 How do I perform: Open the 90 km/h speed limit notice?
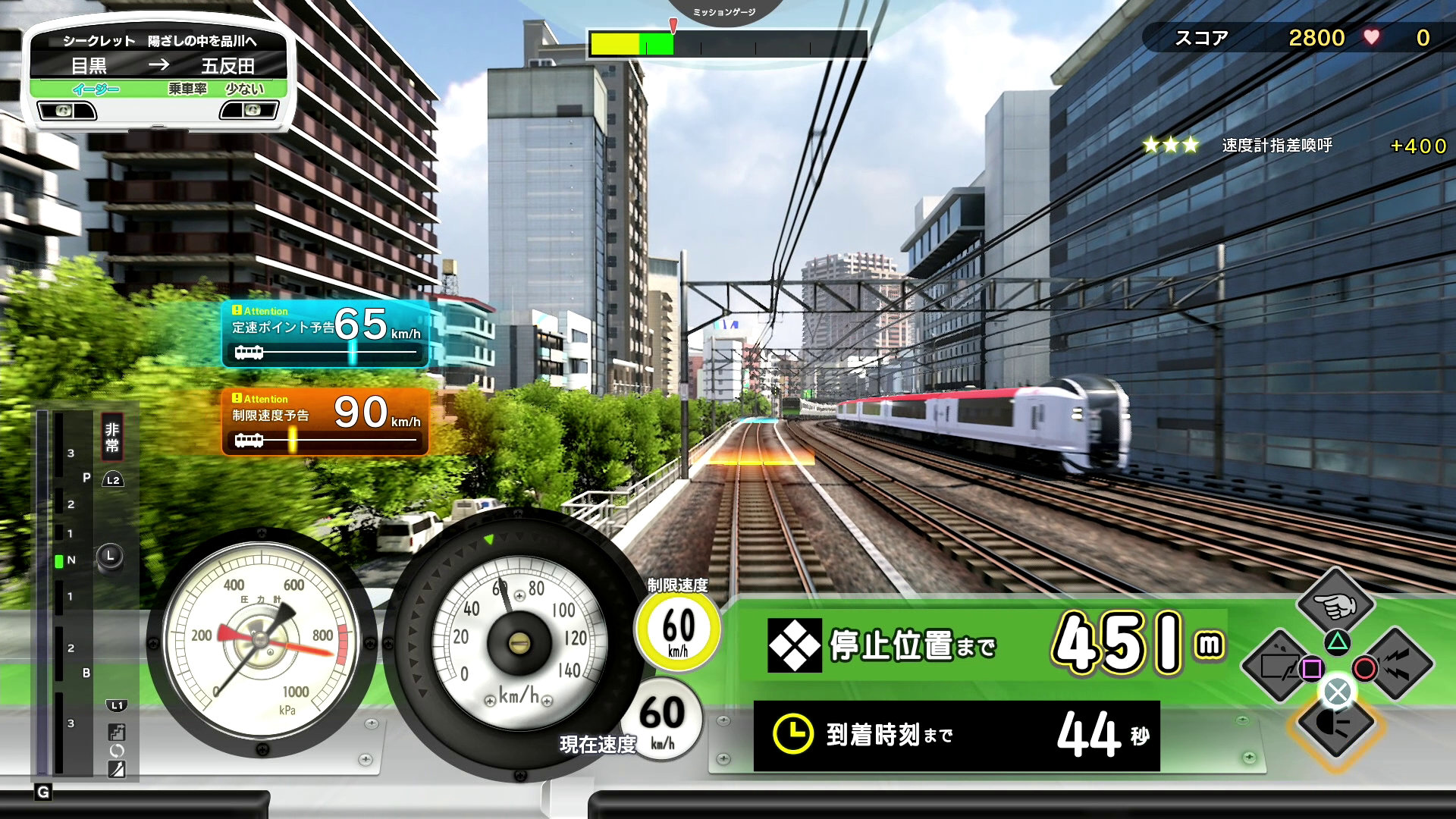click(x=325, y=422)
